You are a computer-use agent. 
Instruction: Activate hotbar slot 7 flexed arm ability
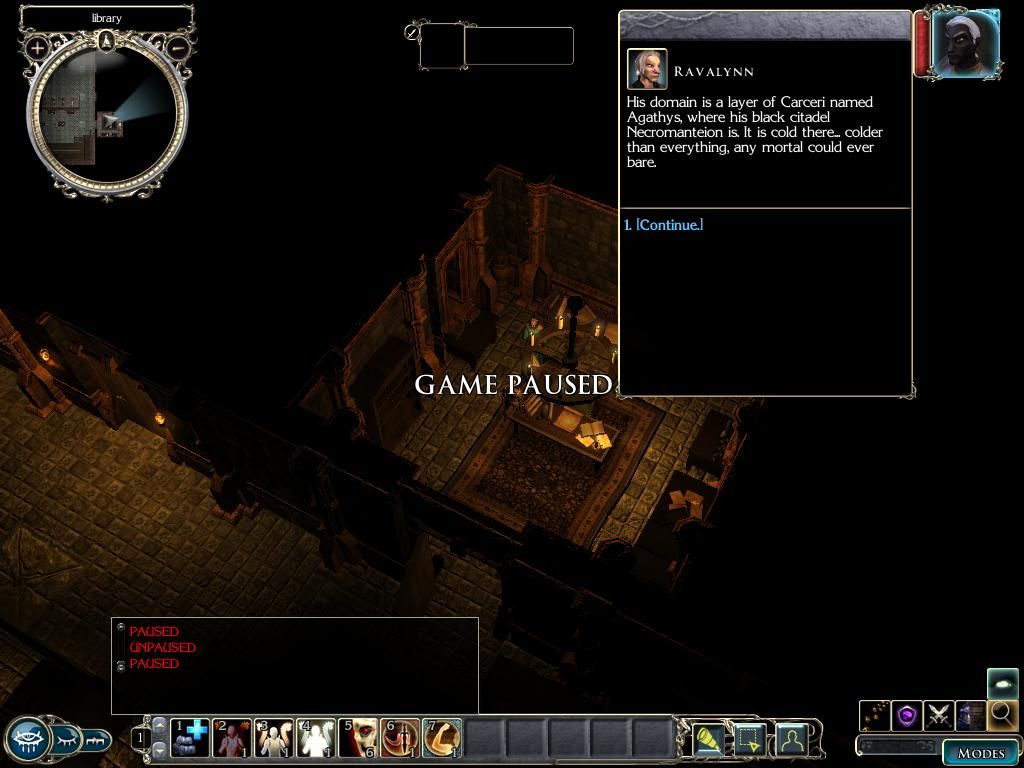442,738
